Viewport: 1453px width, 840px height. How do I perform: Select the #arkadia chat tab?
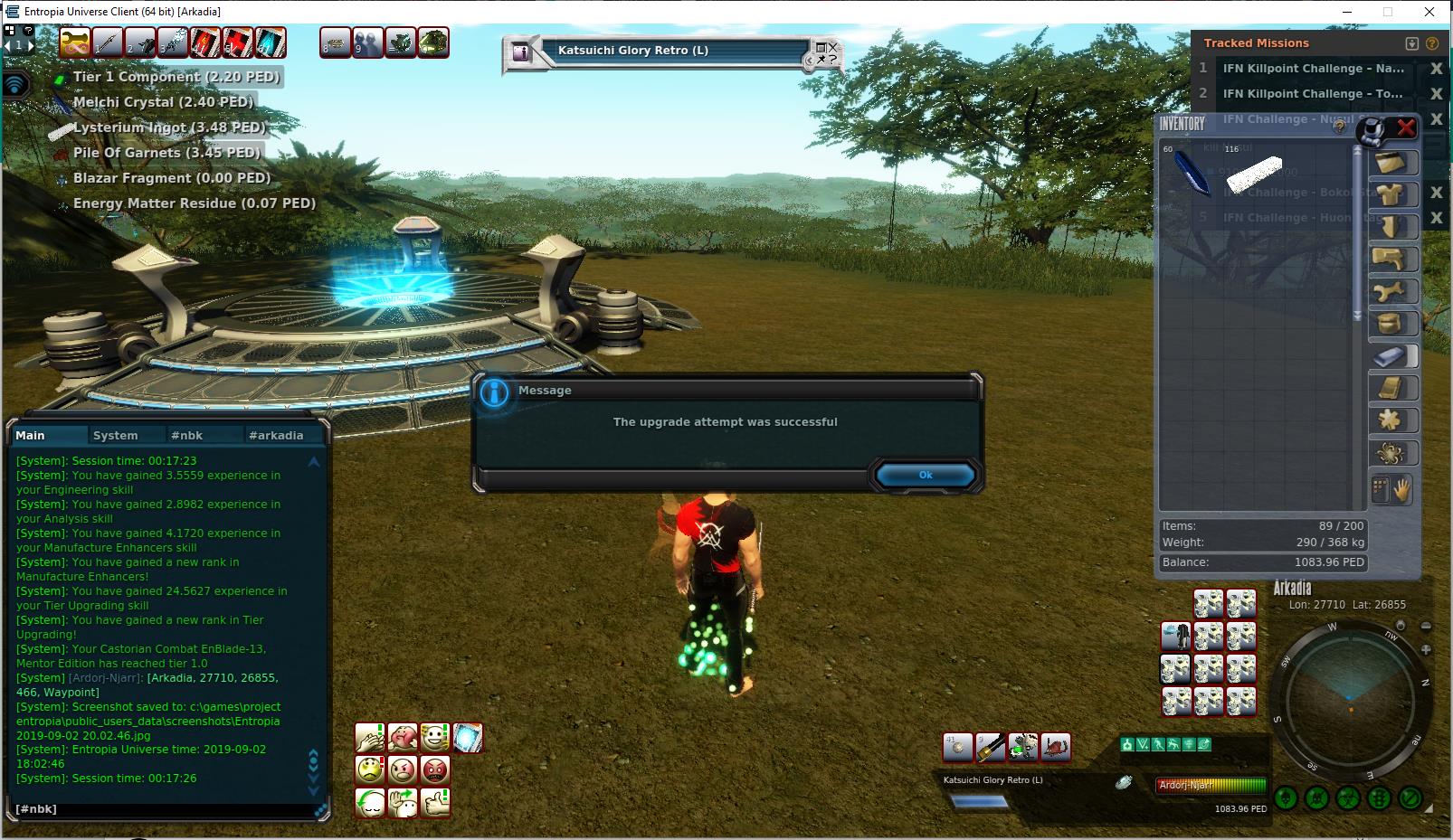pyautogui.click(x=276, y=435)
